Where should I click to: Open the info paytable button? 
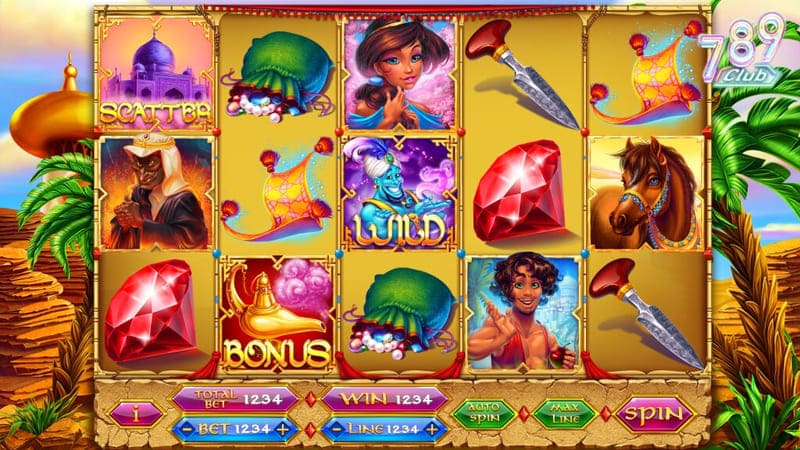click(137, 413)
